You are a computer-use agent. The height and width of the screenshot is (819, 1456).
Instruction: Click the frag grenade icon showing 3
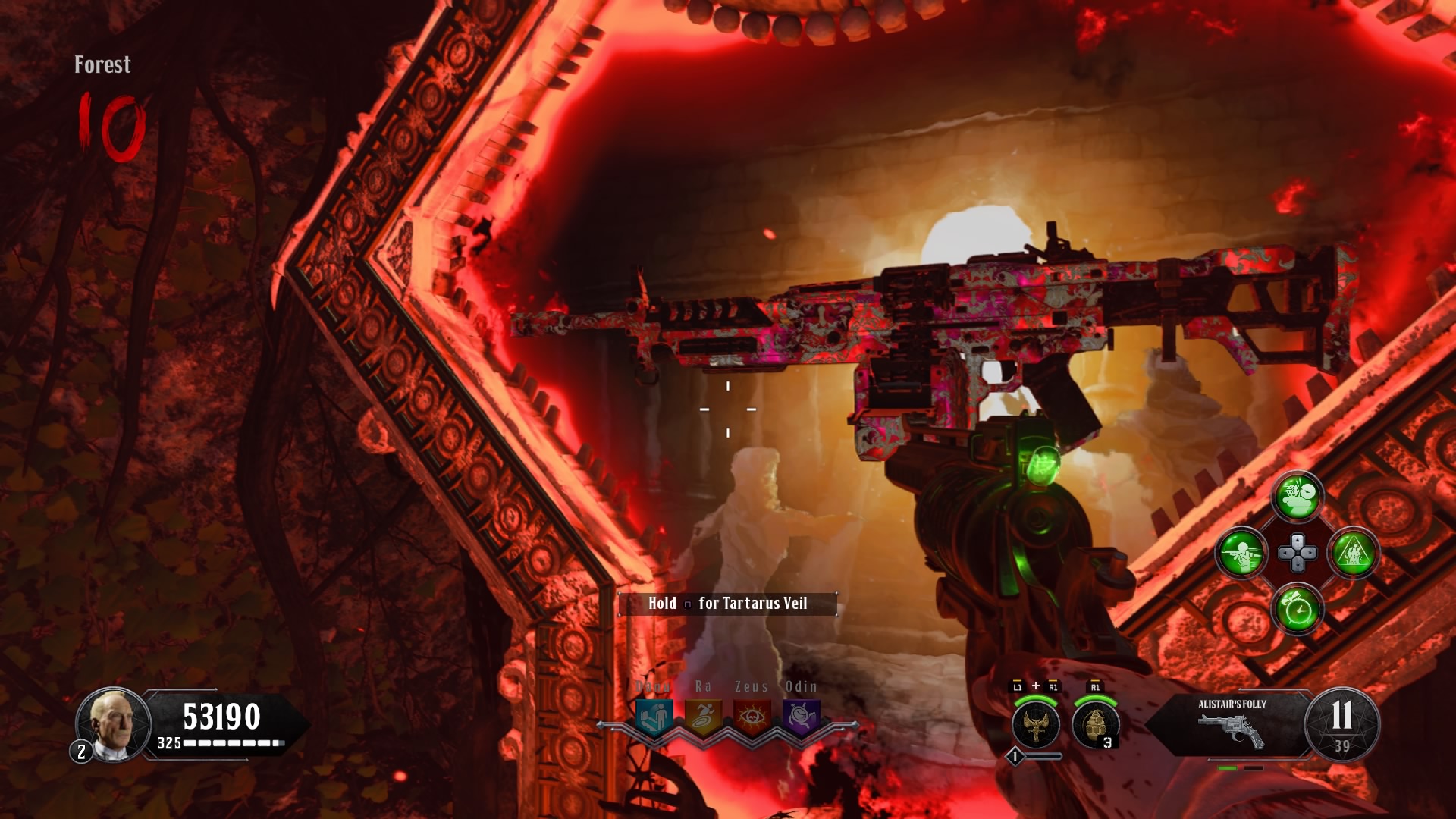point(1095,724)
